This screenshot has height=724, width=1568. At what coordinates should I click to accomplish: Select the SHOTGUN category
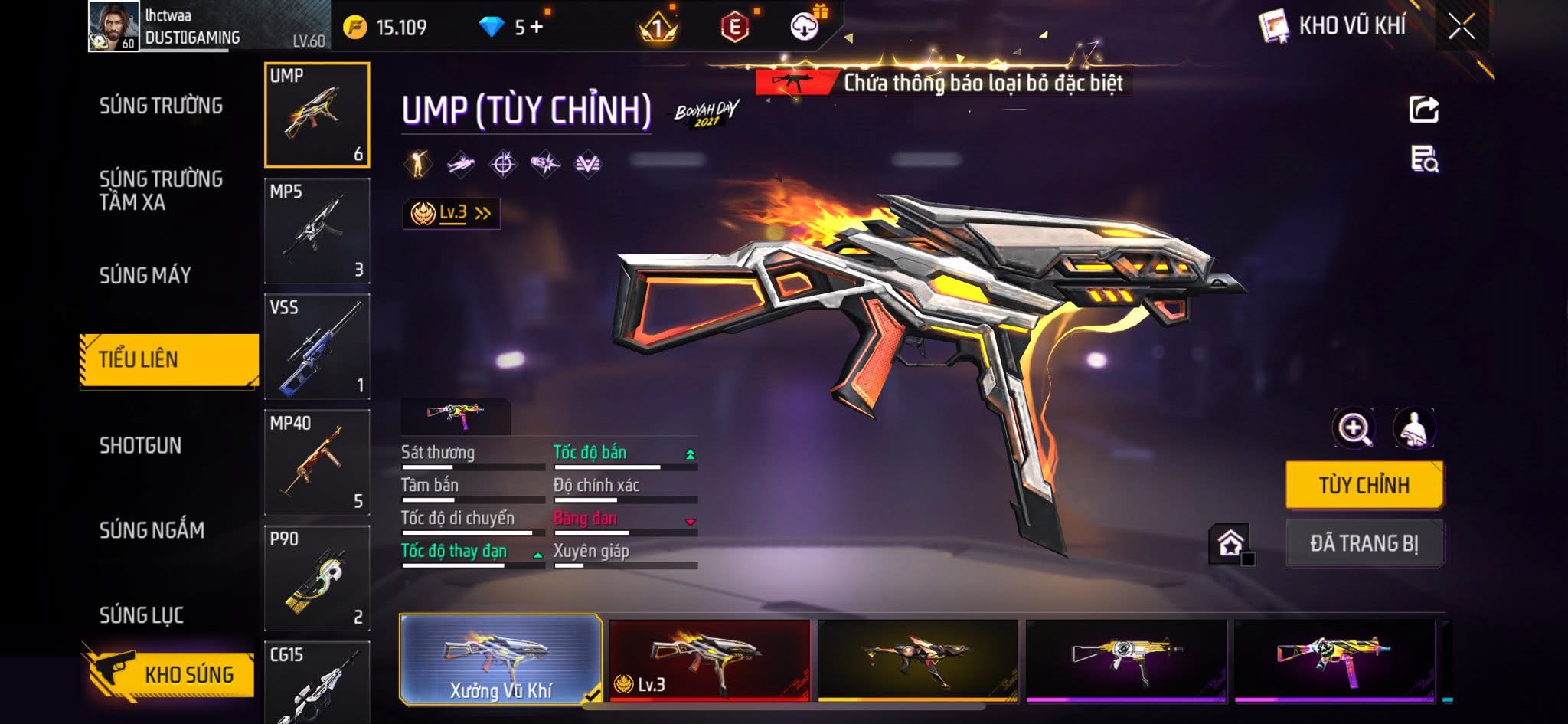coord(140,445)
